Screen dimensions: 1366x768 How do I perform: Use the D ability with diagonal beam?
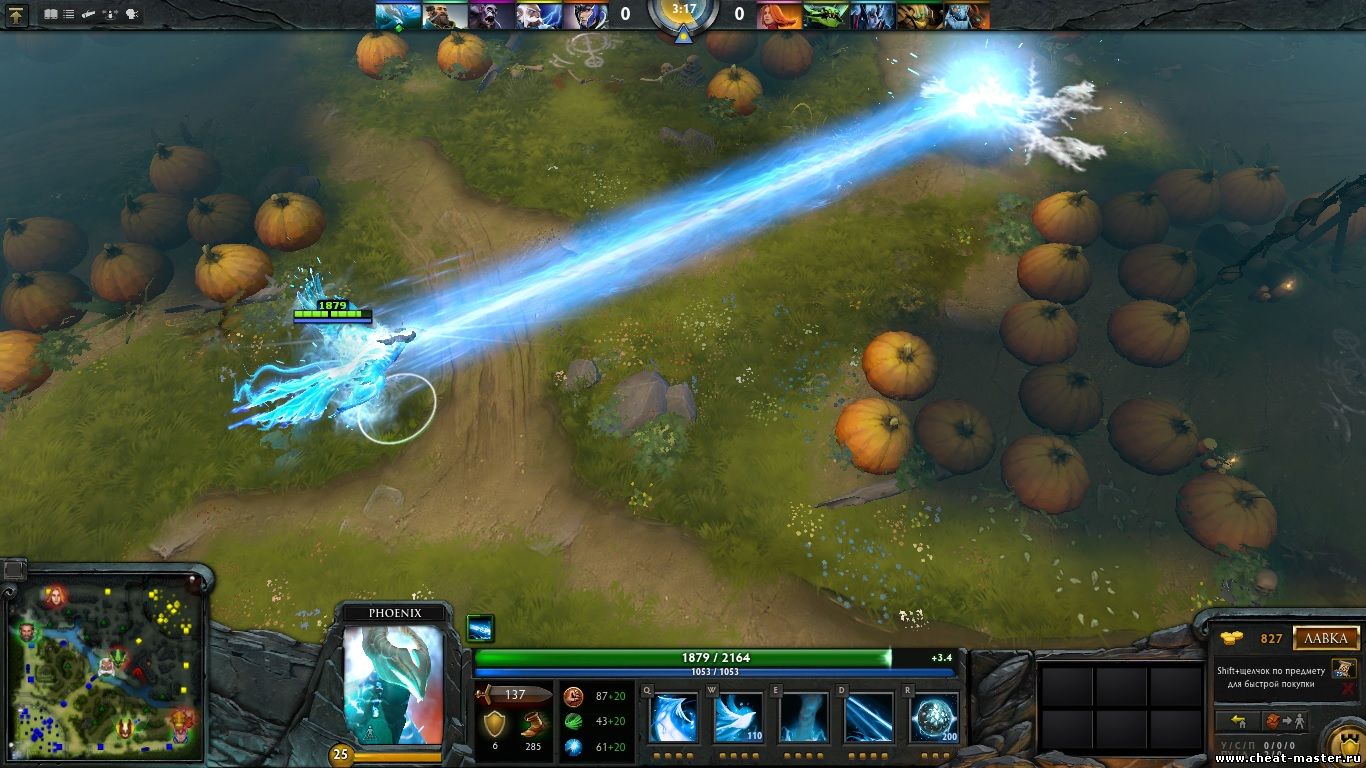point(869,718)
